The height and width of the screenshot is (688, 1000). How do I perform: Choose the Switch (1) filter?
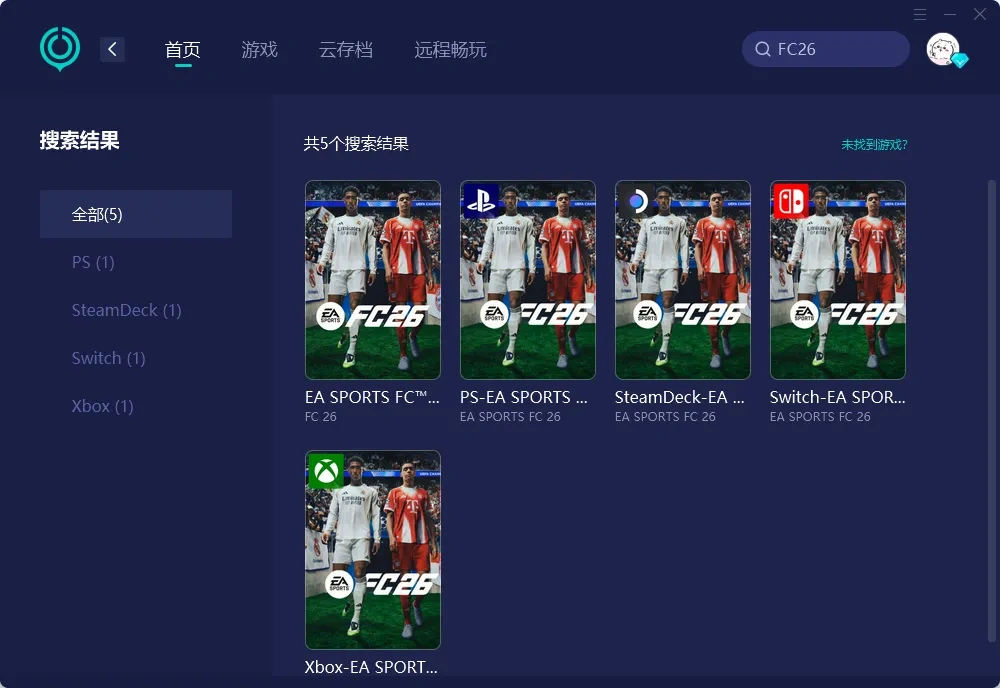[x=108, y=358]
